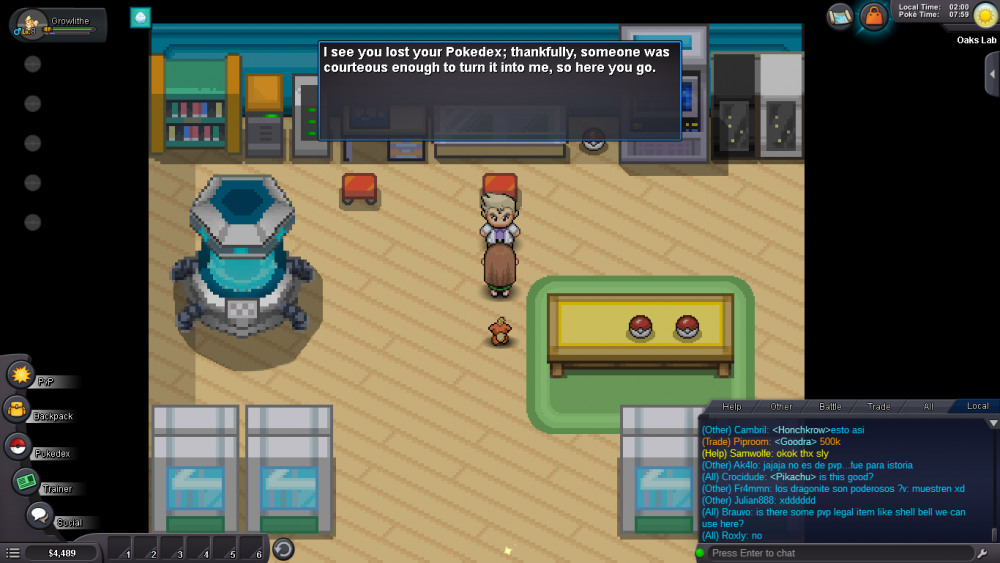Open the Backpack
Screen dimensions: 1000x563
click(x=17, y=409)
